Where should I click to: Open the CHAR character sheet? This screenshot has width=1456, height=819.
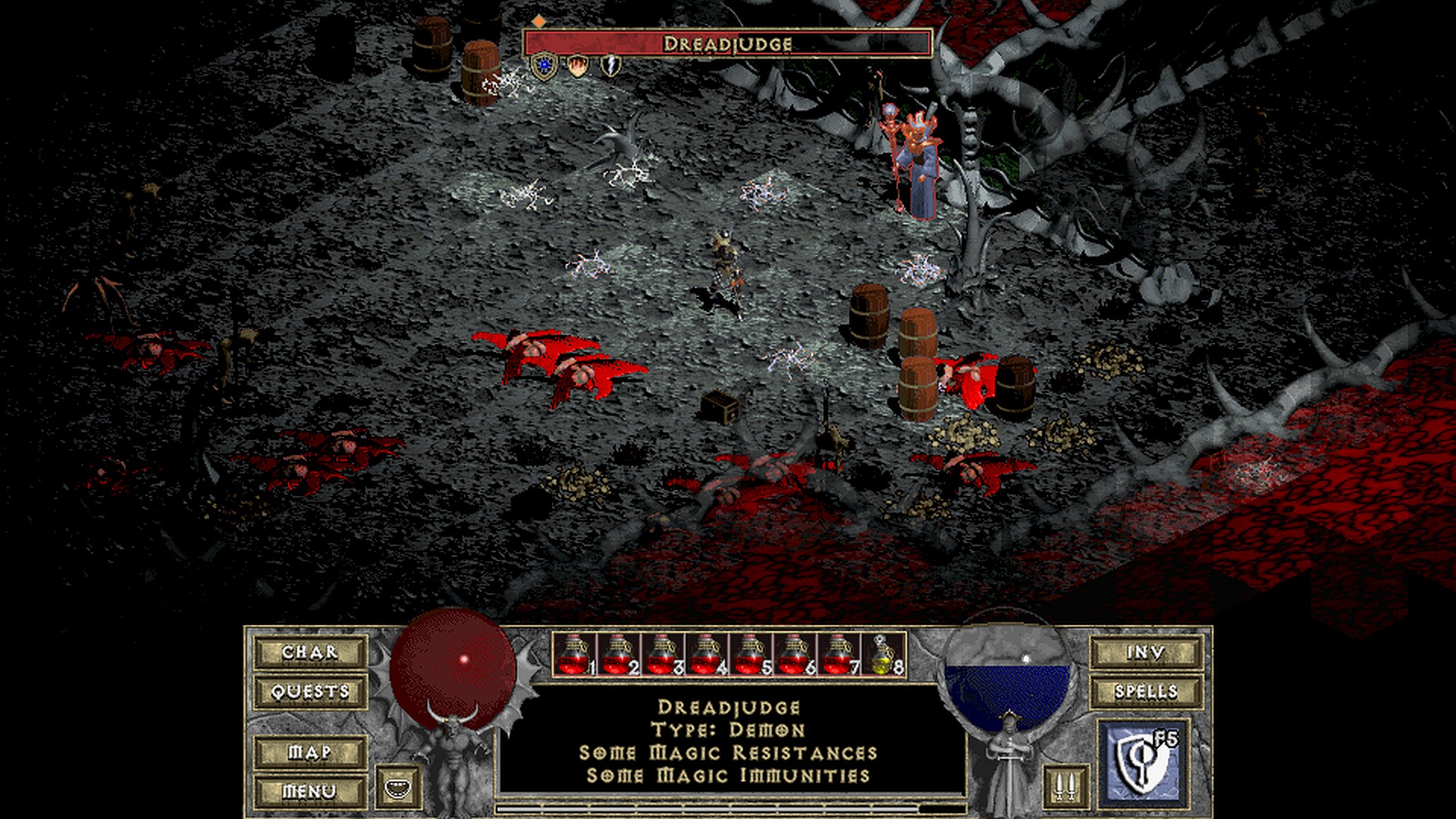310,652
